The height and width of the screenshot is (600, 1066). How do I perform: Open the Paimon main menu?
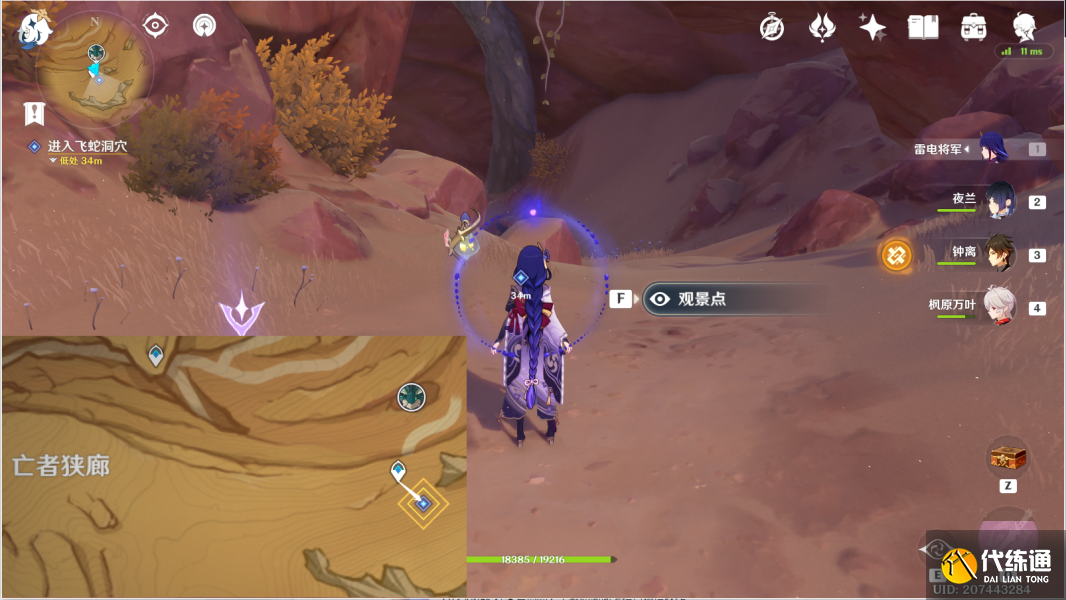point(33,29)
